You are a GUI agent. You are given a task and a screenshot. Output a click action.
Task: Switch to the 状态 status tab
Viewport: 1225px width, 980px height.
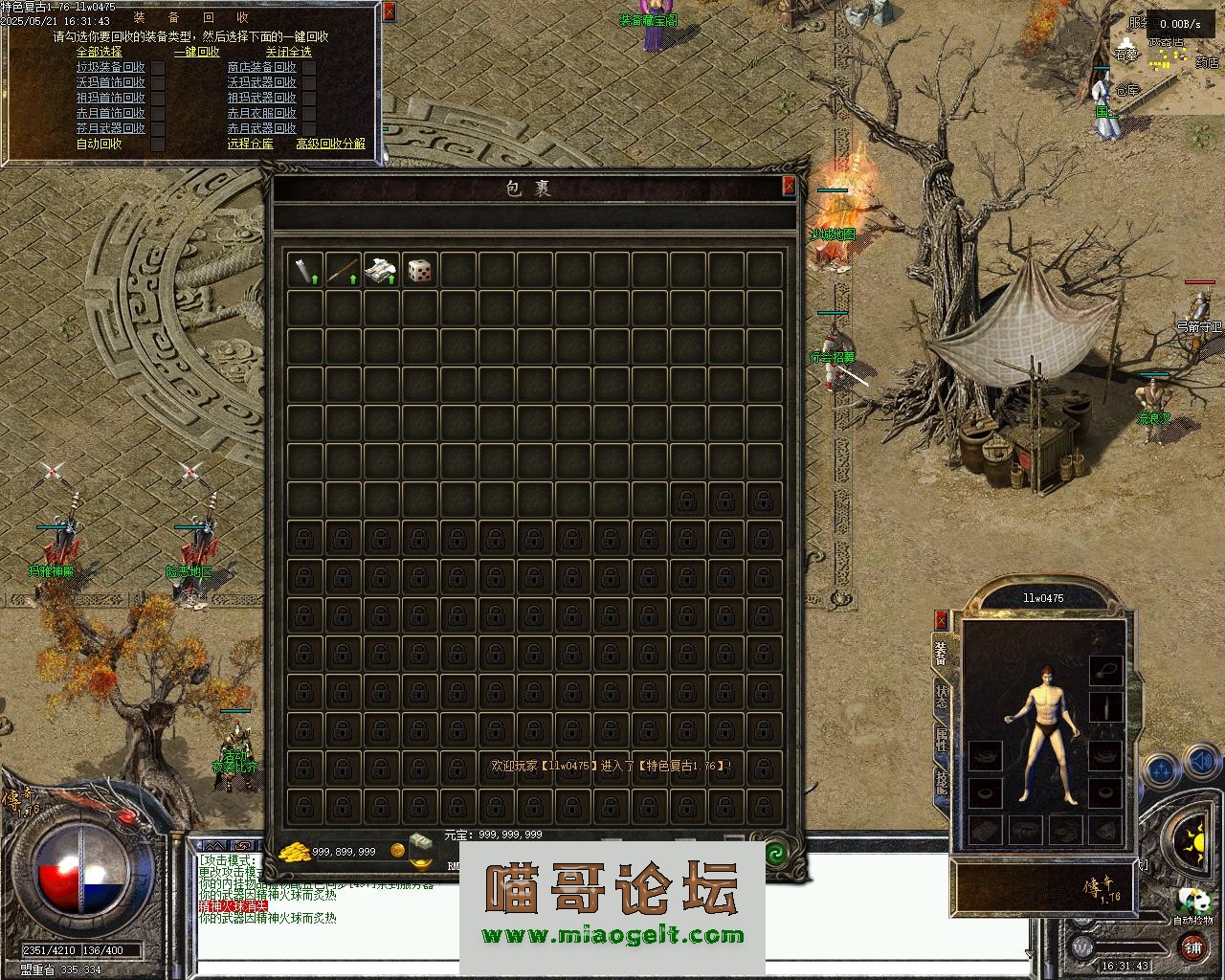click(x=942, y=697)
